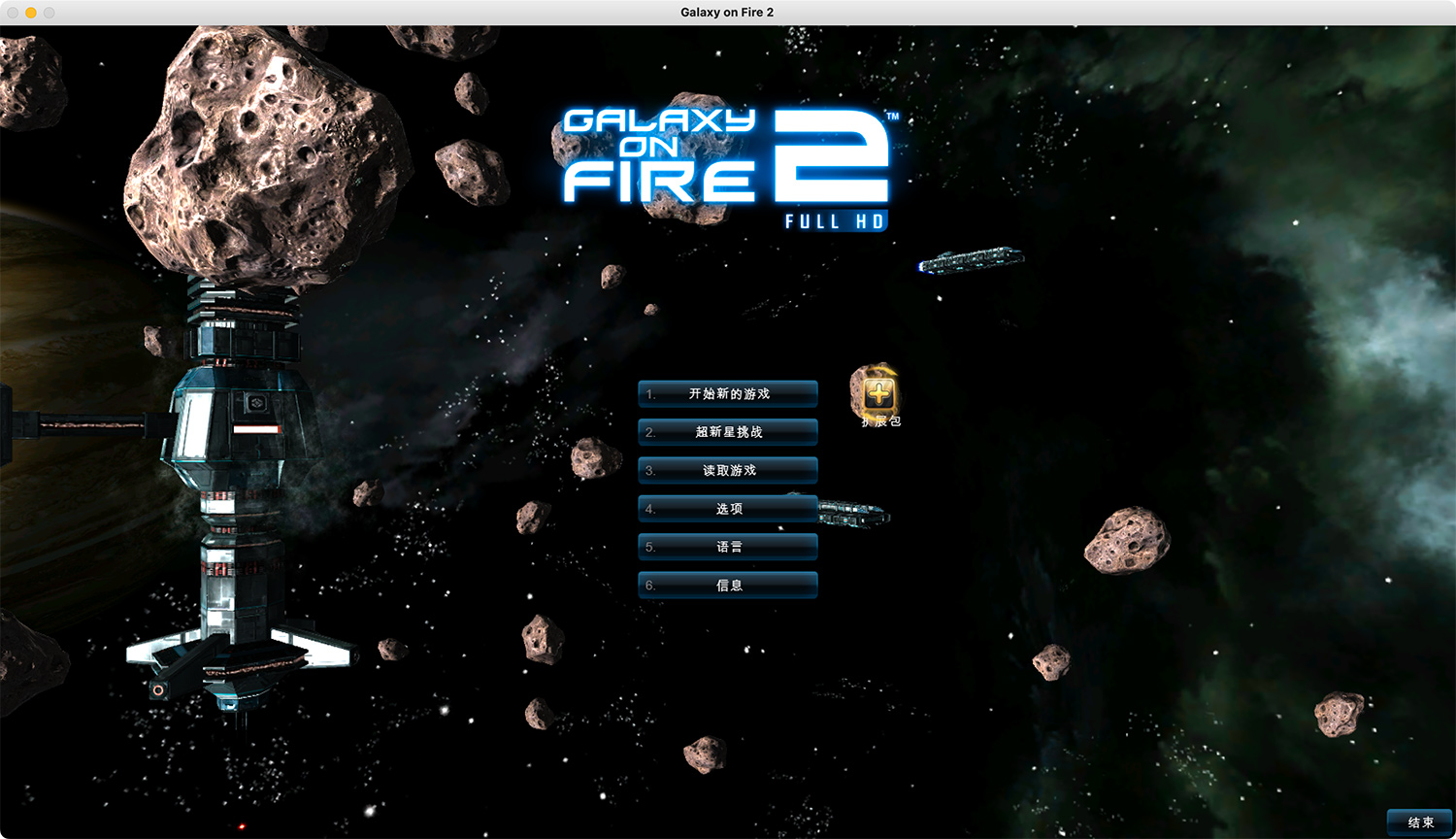Click the warship flying in the upper right

tap(969, 259)
